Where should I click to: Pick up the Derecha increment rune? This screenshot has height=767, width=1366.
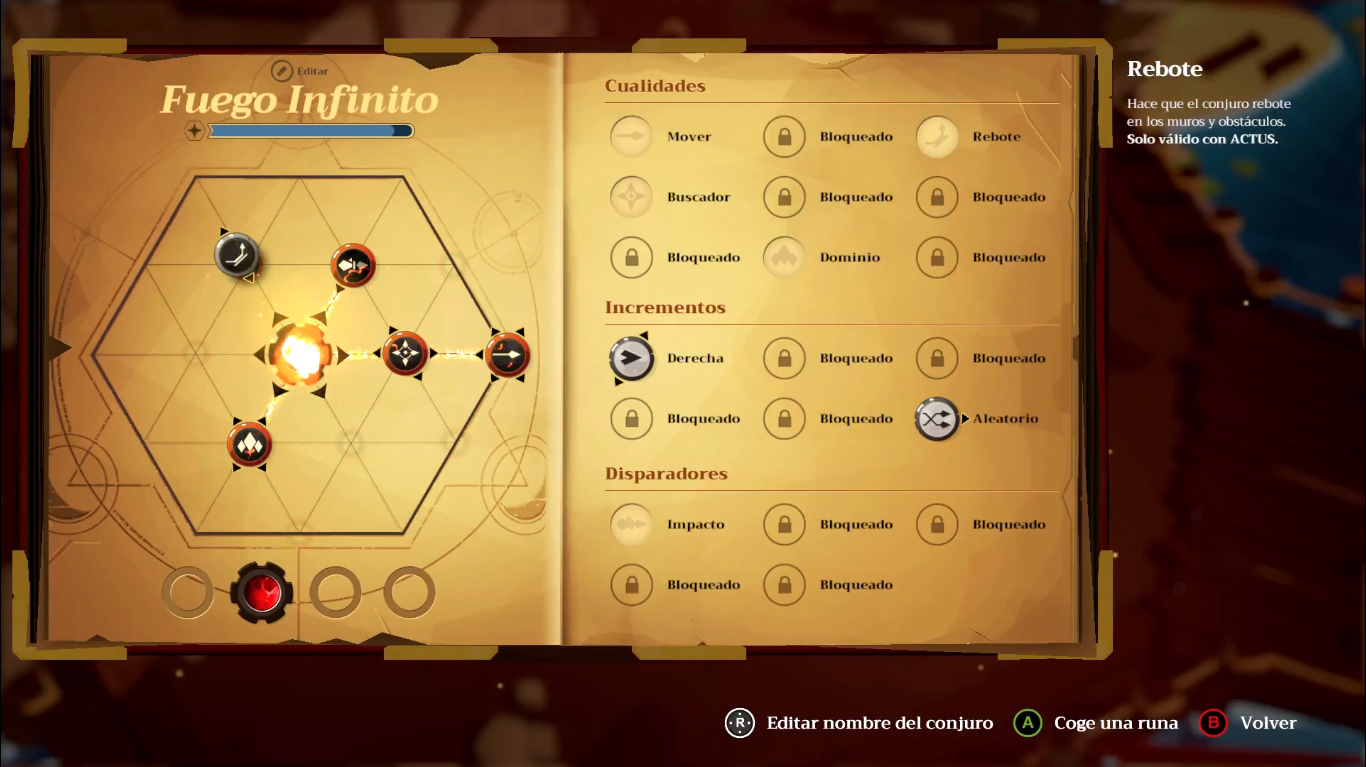(x=632, y=359)
